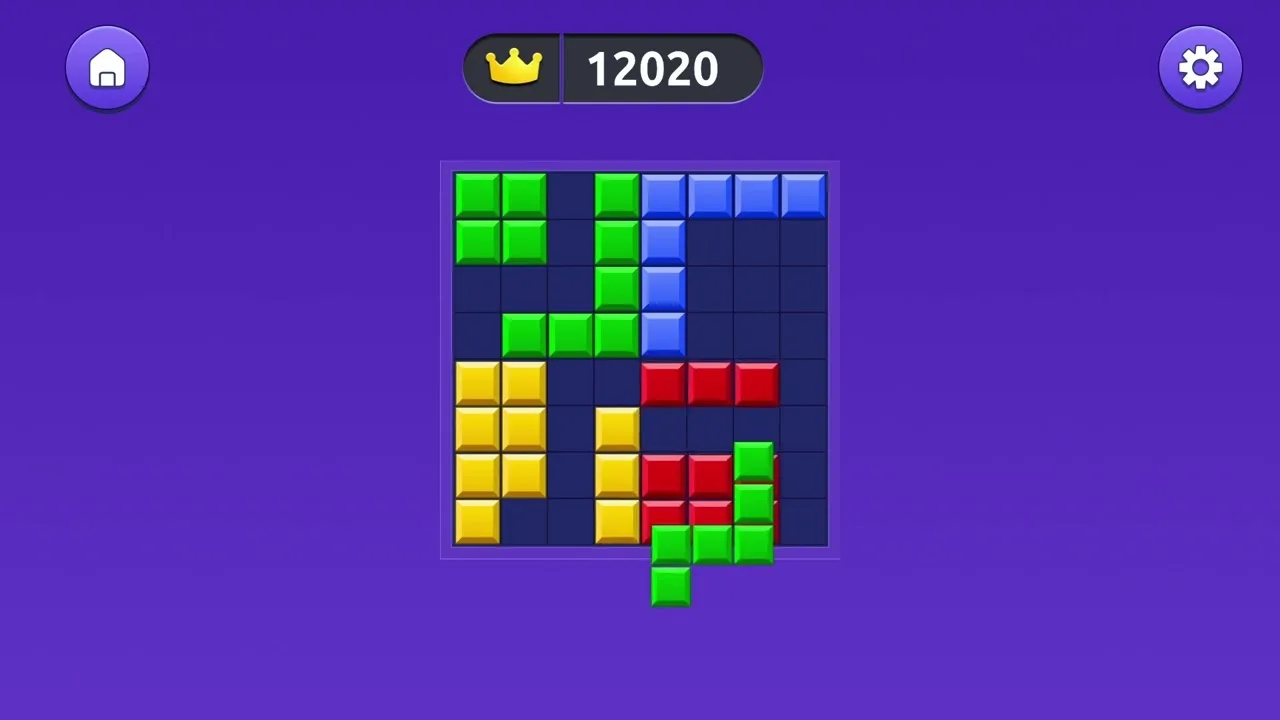This screenshot has height=720, width=1280.
Task: Click the yellow block above red square
Action: click(x=615, y=430)
